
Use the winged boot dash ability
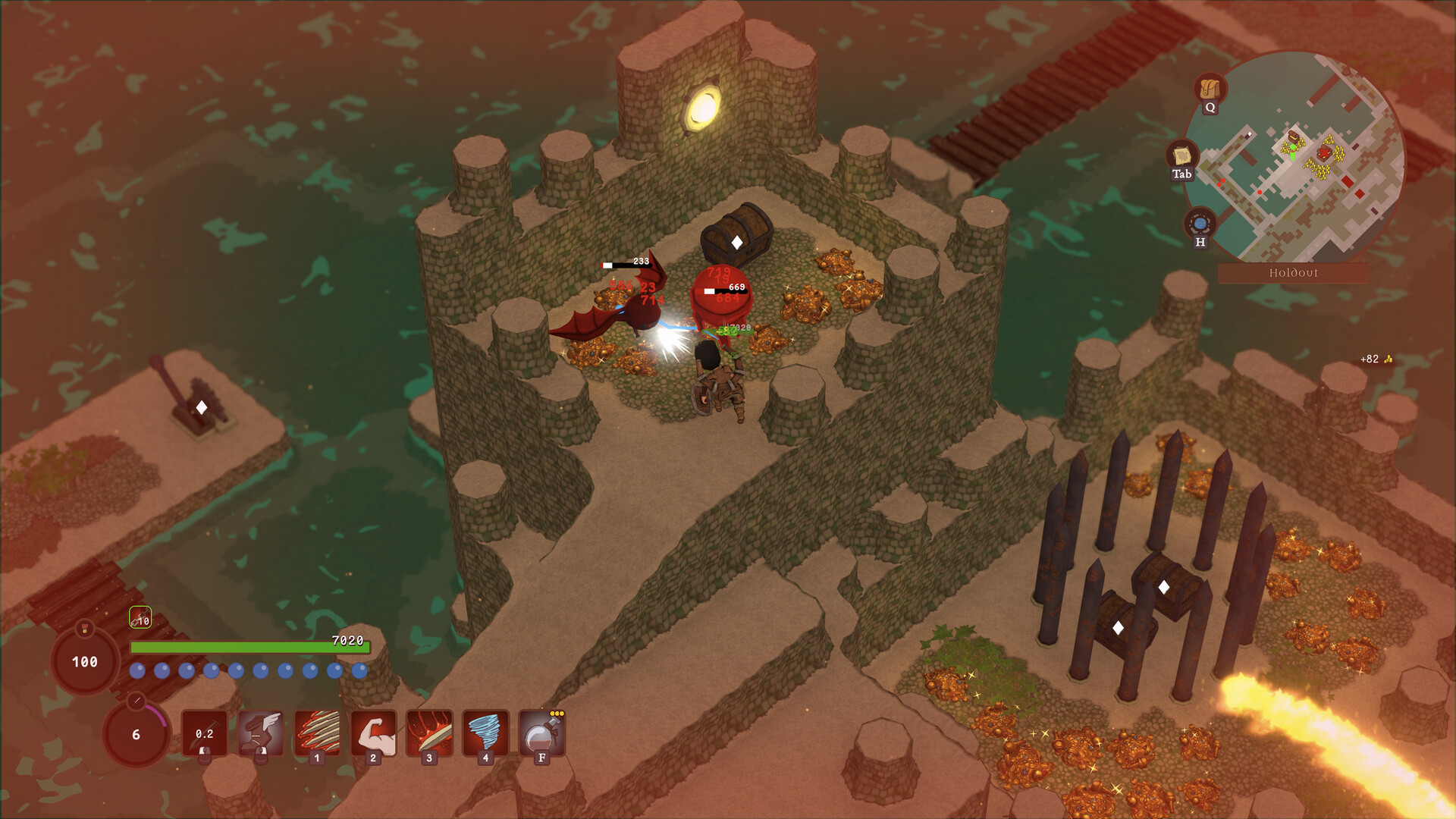(261, 733)
